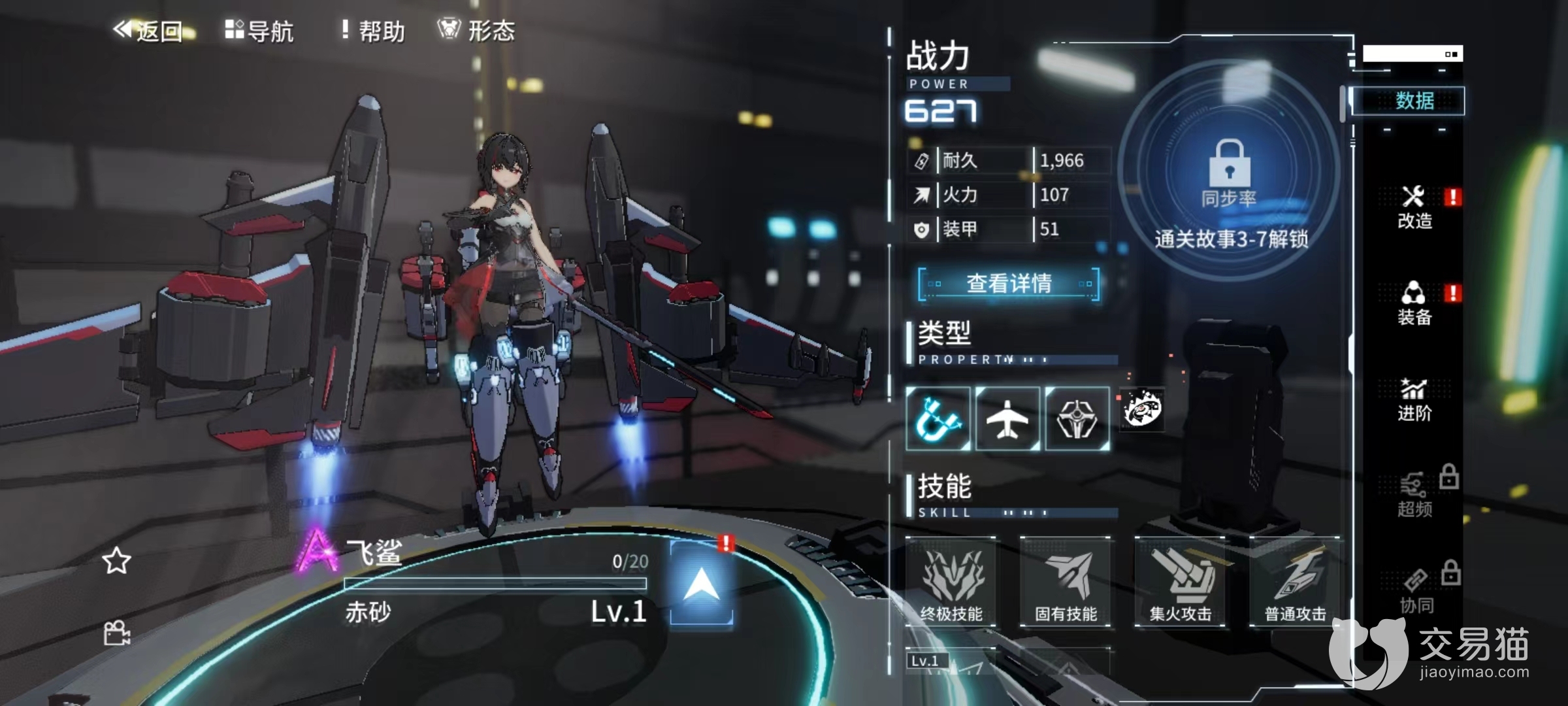The height and width of the screenshot is (706, 1568).
Task: Open the 装备 equipment tab
Action: point(1414,304)
